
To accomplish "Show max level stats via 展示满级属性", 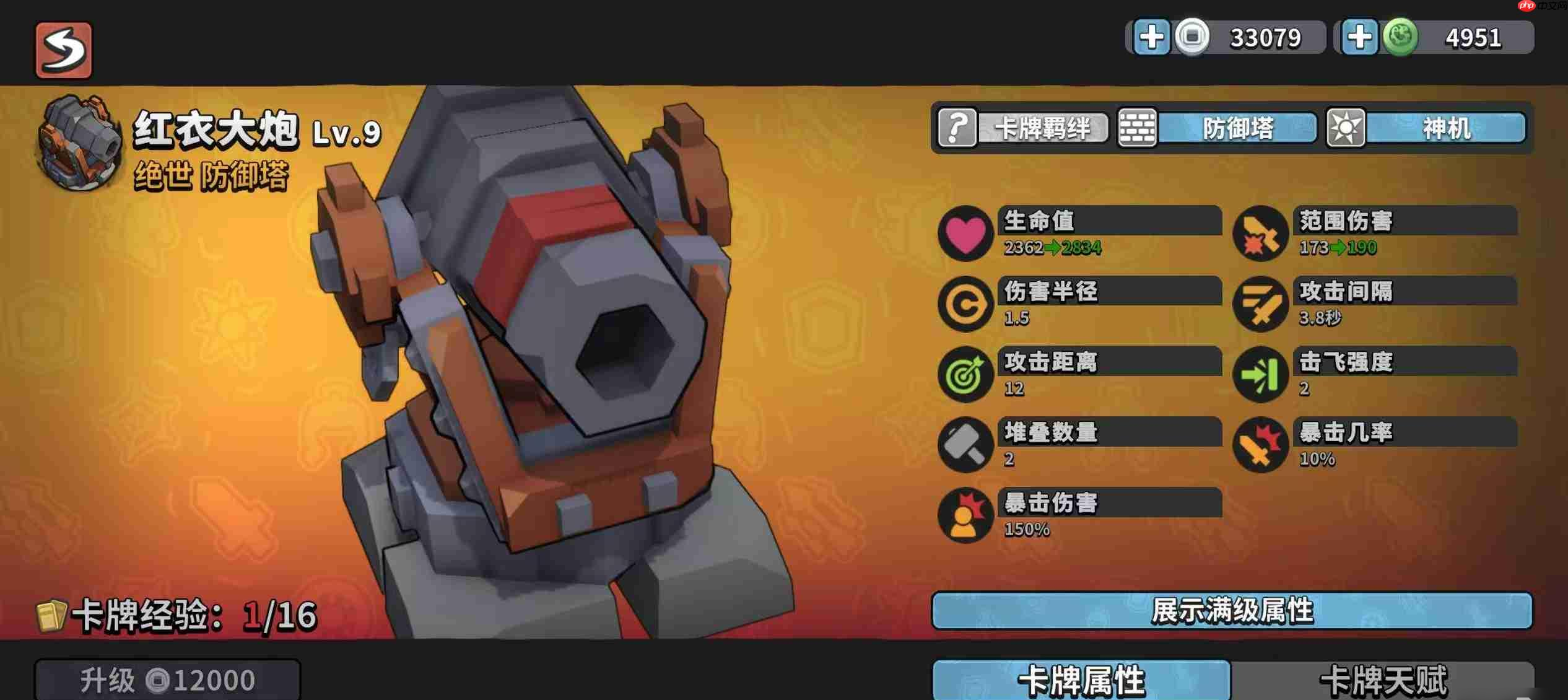I will 1232,611.
